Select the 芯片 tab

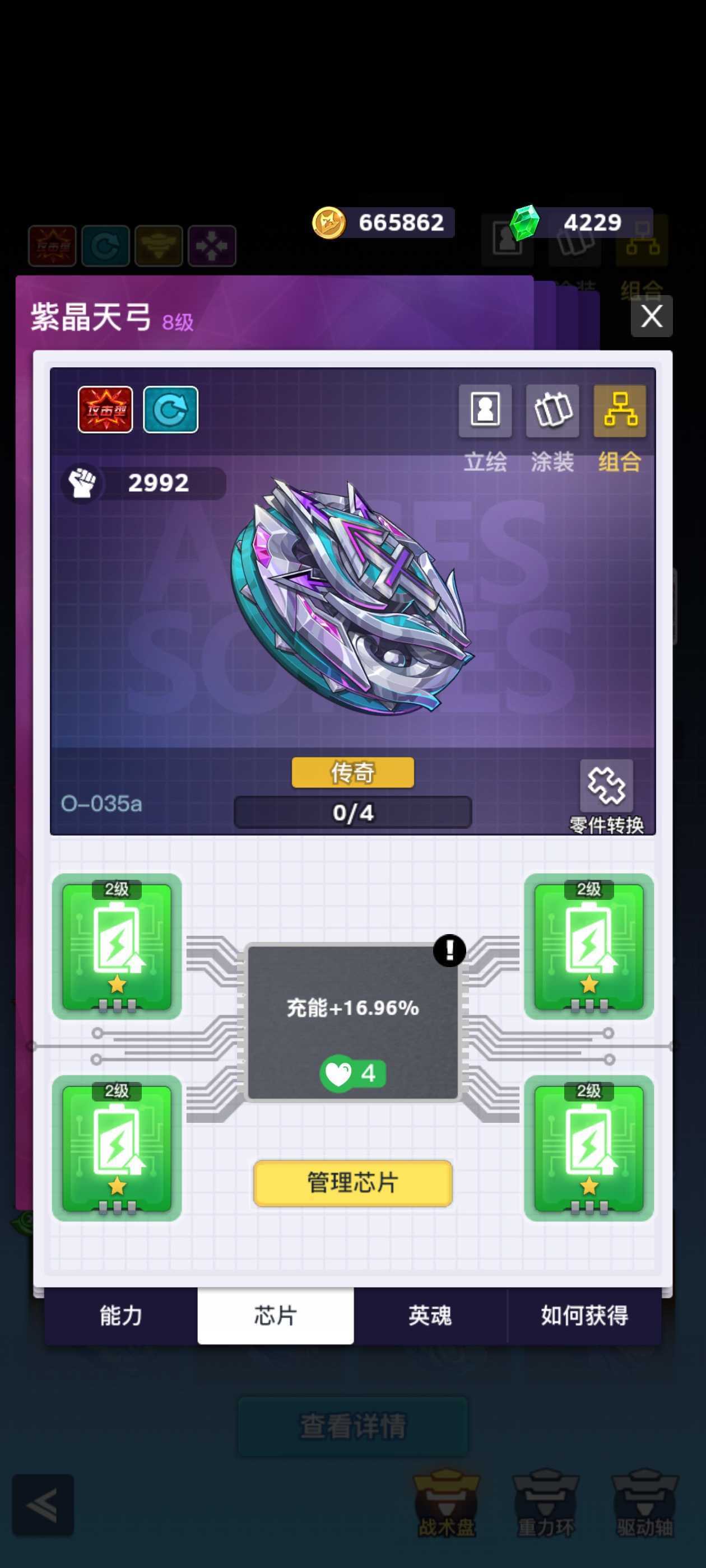[275, 1315]
